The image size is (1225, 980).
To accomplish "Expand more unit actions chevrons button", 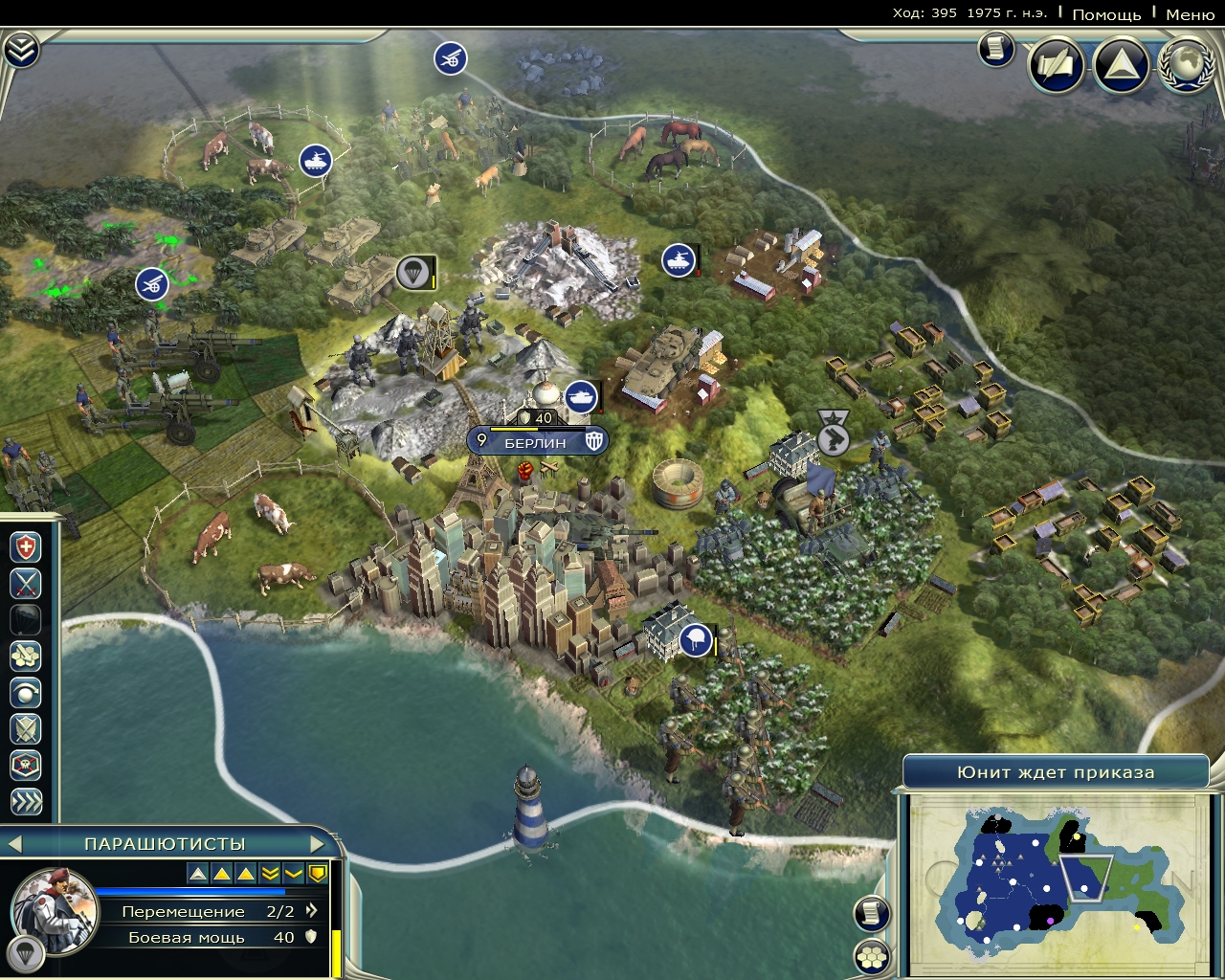I will click(26, 801).
